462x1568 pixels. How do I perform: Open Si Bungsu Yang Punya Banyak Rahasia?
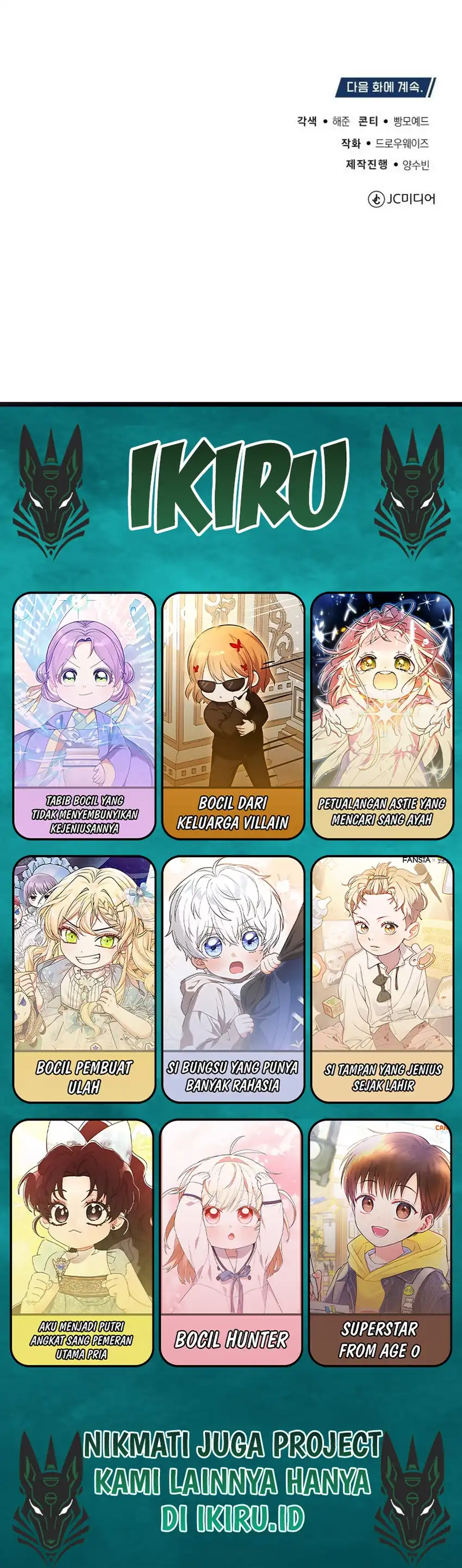[x=233, y=979]
